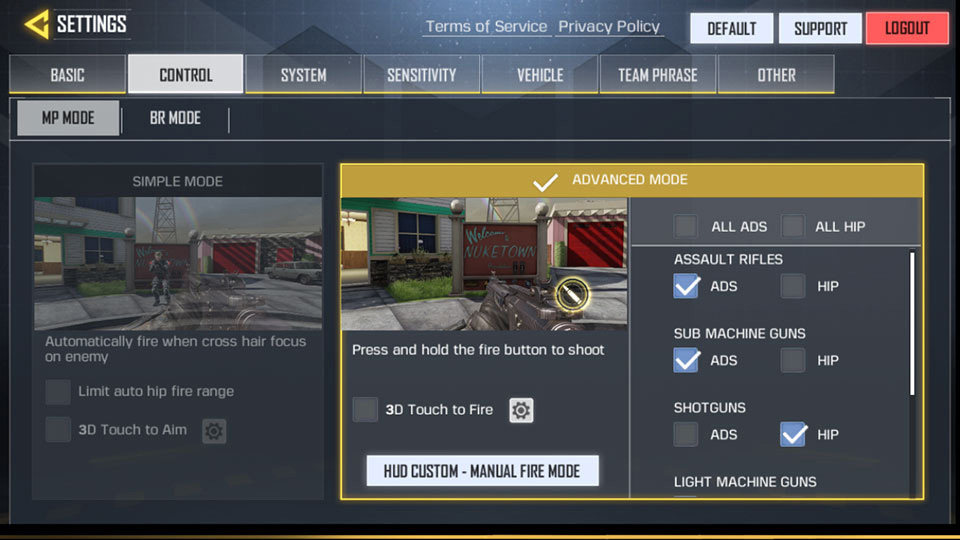Enable the ALL HIP checkbox
The height and width of the screenshot is (540, 960).
[793, 226]
